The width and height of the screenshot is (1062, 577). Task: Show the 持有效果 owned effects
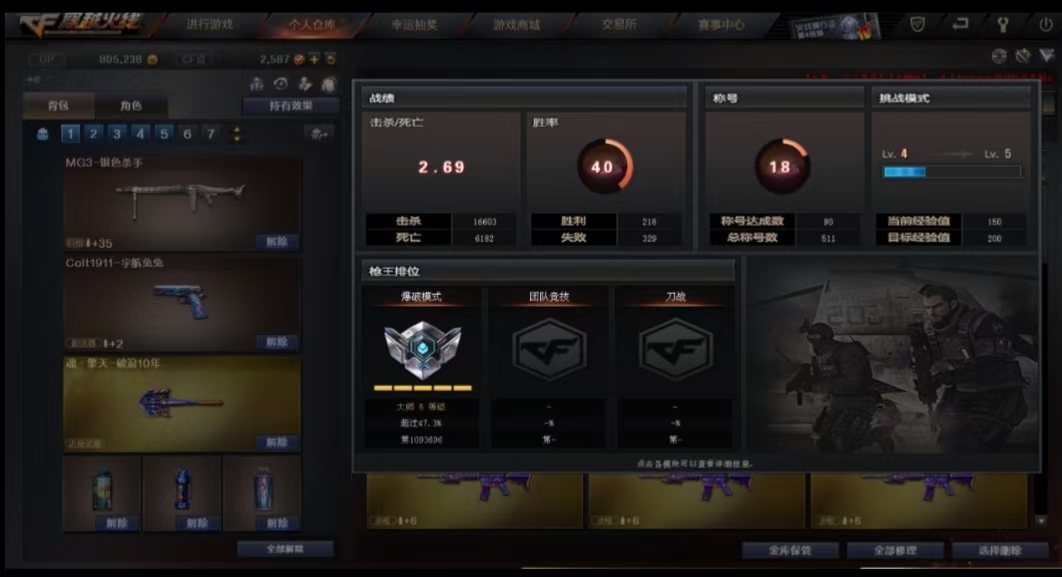click(x=291, y=105)
